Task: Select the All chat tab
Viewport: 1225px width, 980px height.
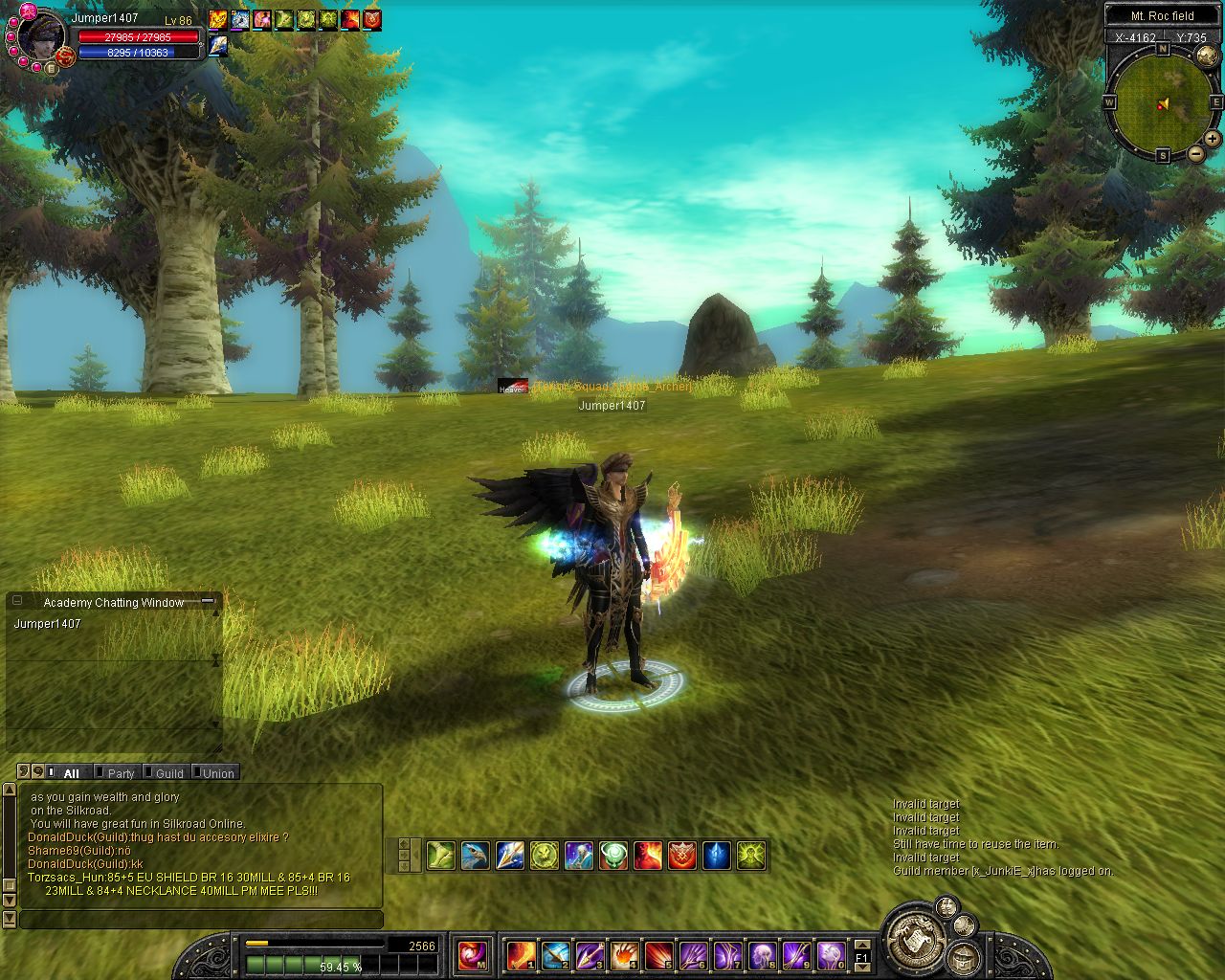Action: [x=71, y=773]
